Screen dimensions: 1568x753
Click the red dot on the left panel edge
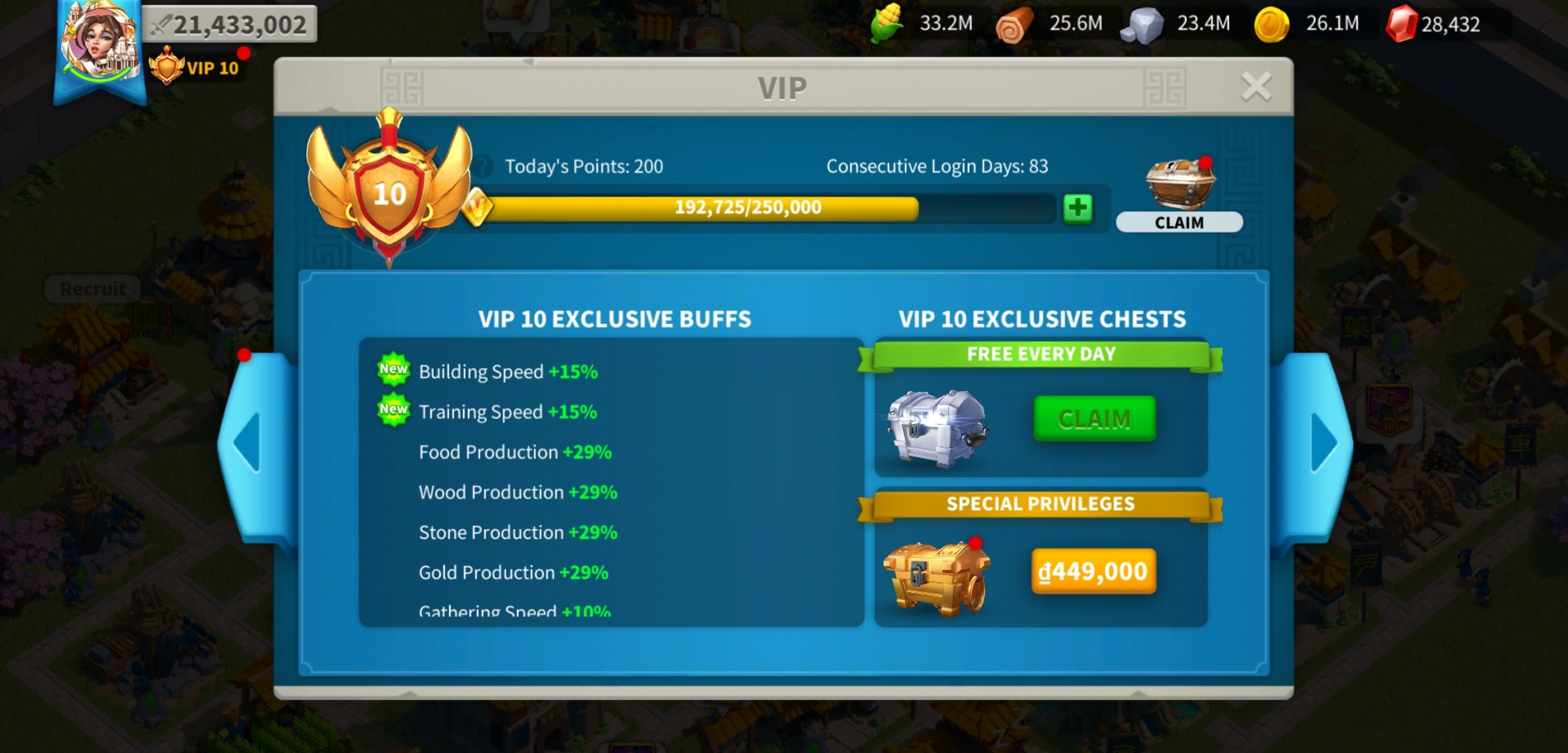245,355
